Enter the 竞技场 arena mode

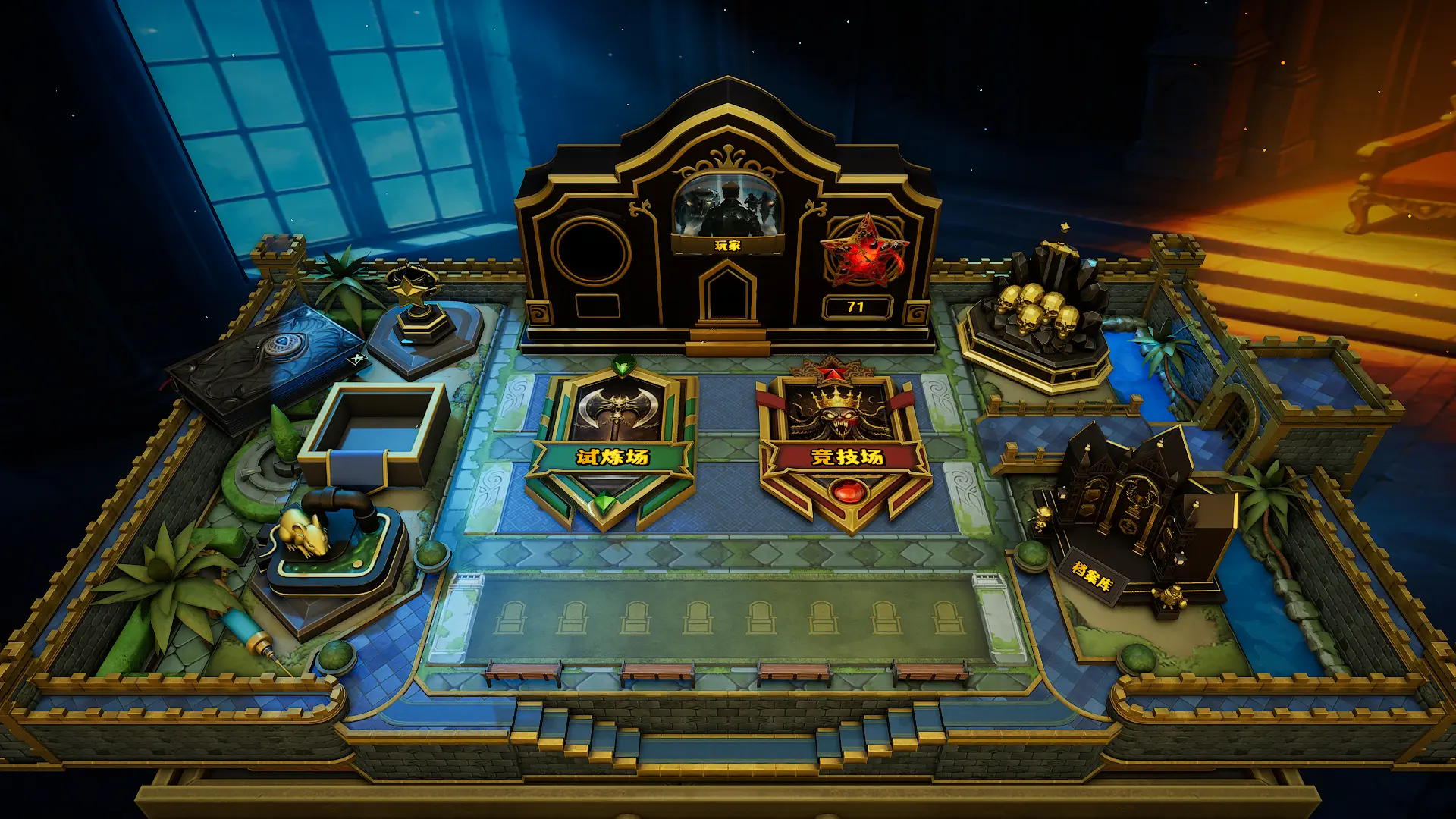click(x=846, y=446)
